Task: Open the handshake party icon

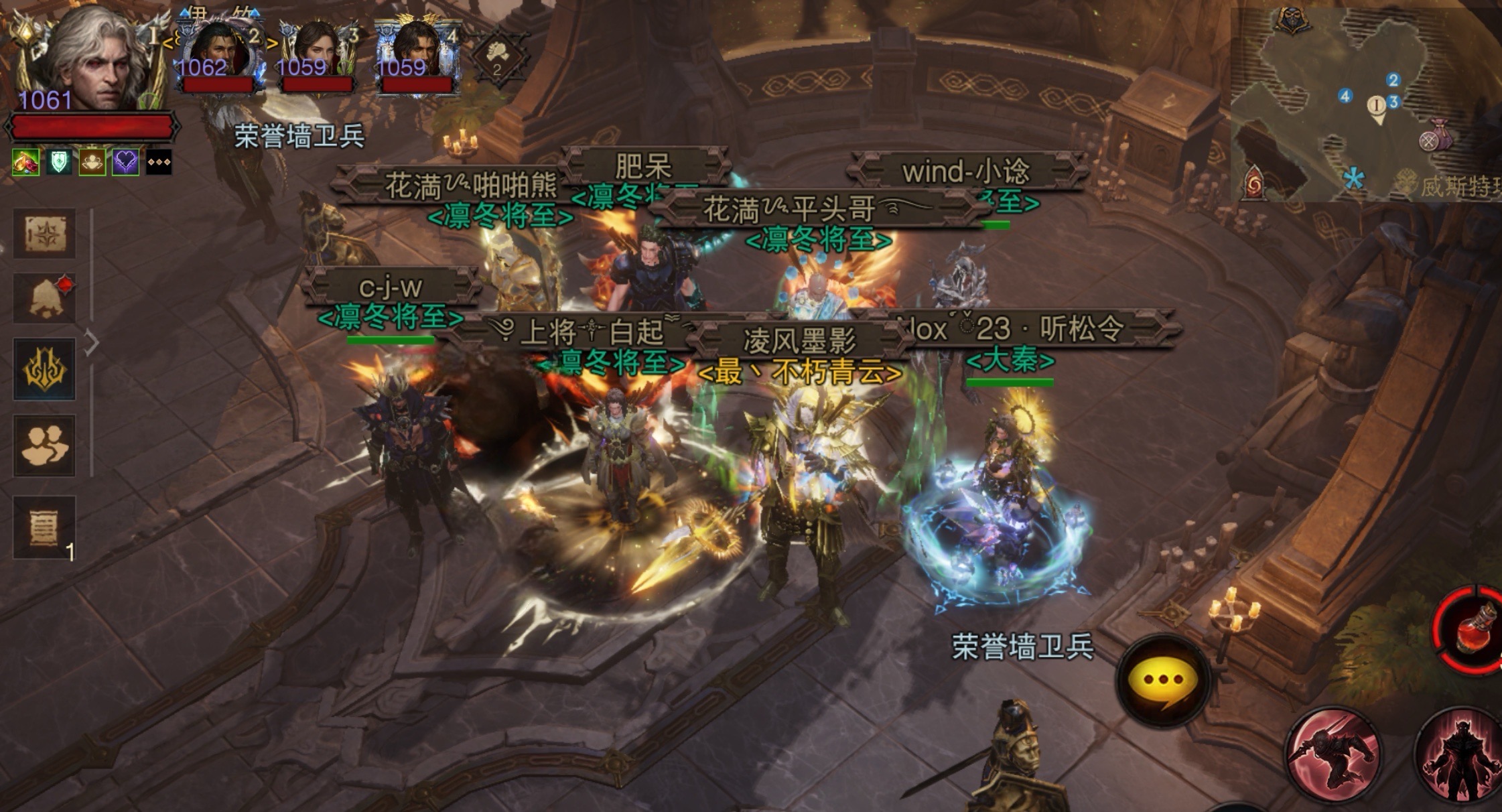Action: coord(496,56)
